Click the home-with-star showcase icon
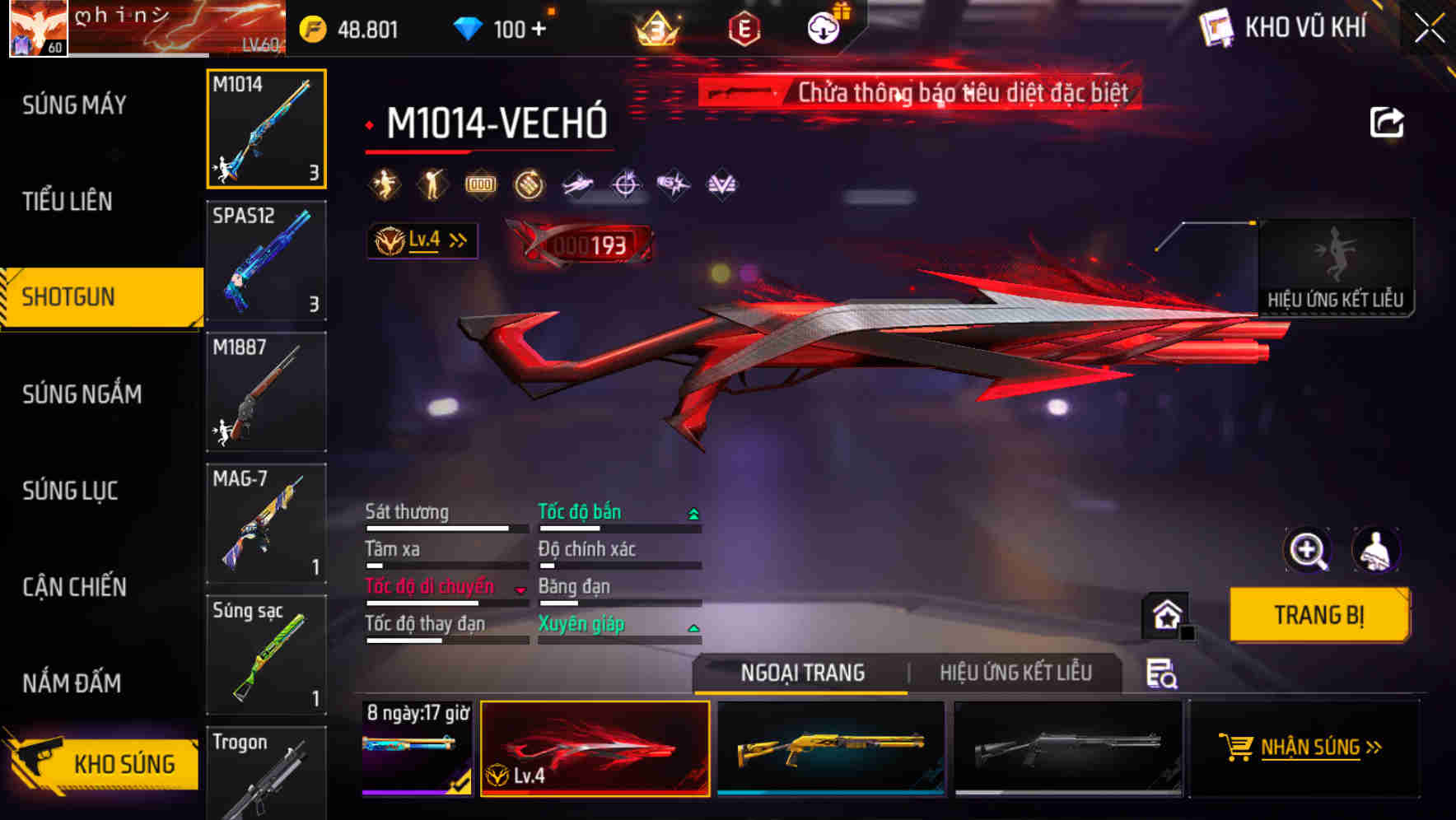 [1163, 616]
